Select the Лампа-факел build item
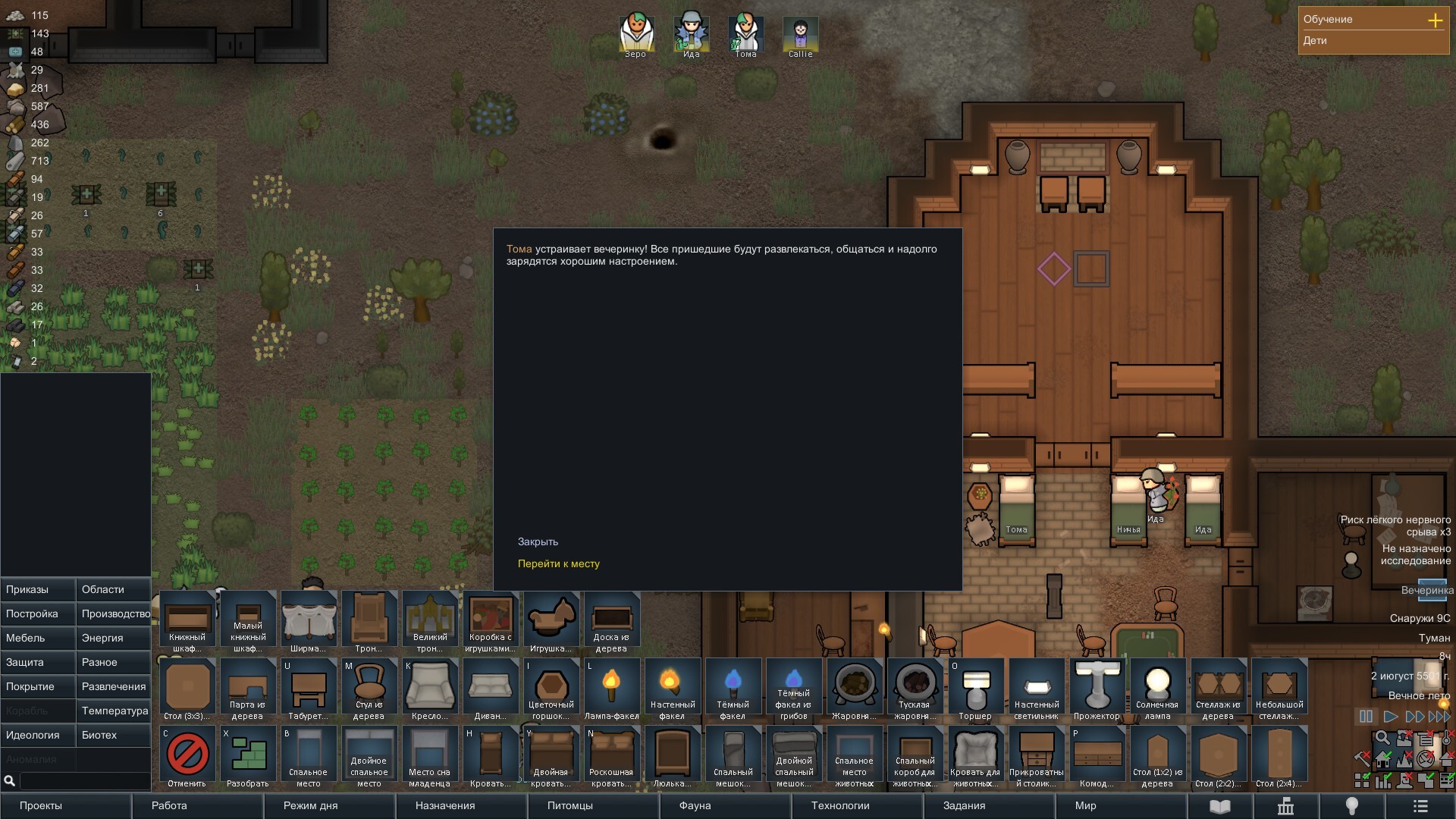The image size is (1456, 819). (611, 689)
